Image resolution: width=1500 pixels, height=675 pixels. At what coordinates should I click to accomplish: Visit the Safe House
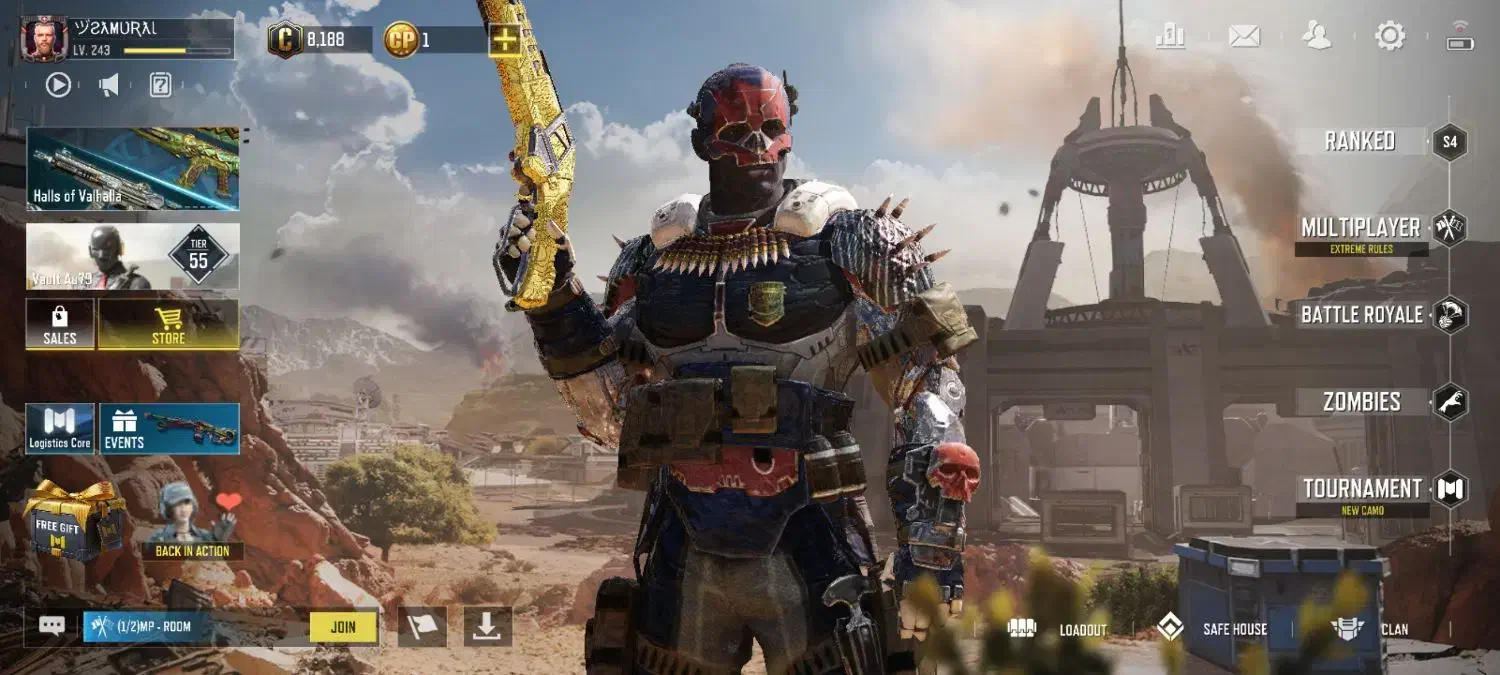pyautogui.click(x=1212, y=629)
